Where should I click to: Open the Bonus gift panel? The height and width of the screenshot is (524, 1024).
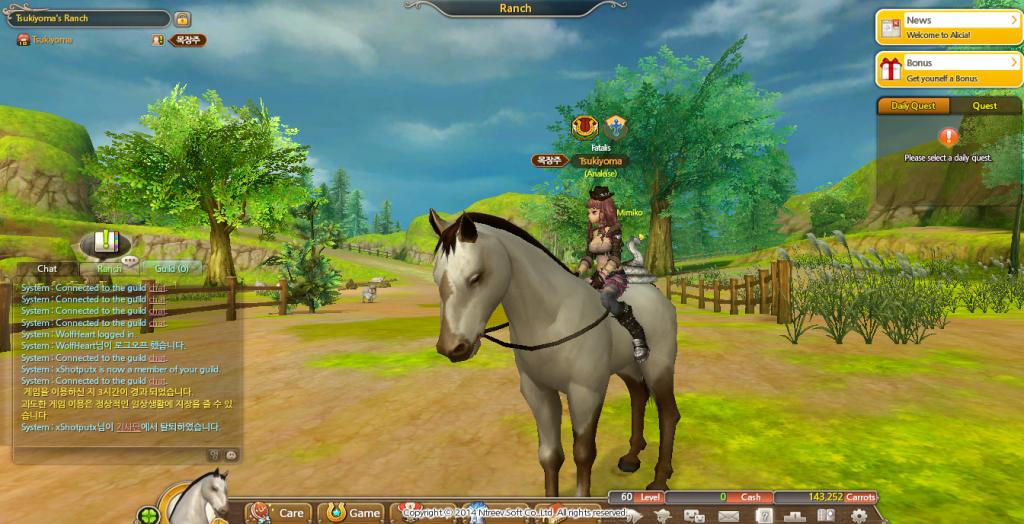(947, 69)
